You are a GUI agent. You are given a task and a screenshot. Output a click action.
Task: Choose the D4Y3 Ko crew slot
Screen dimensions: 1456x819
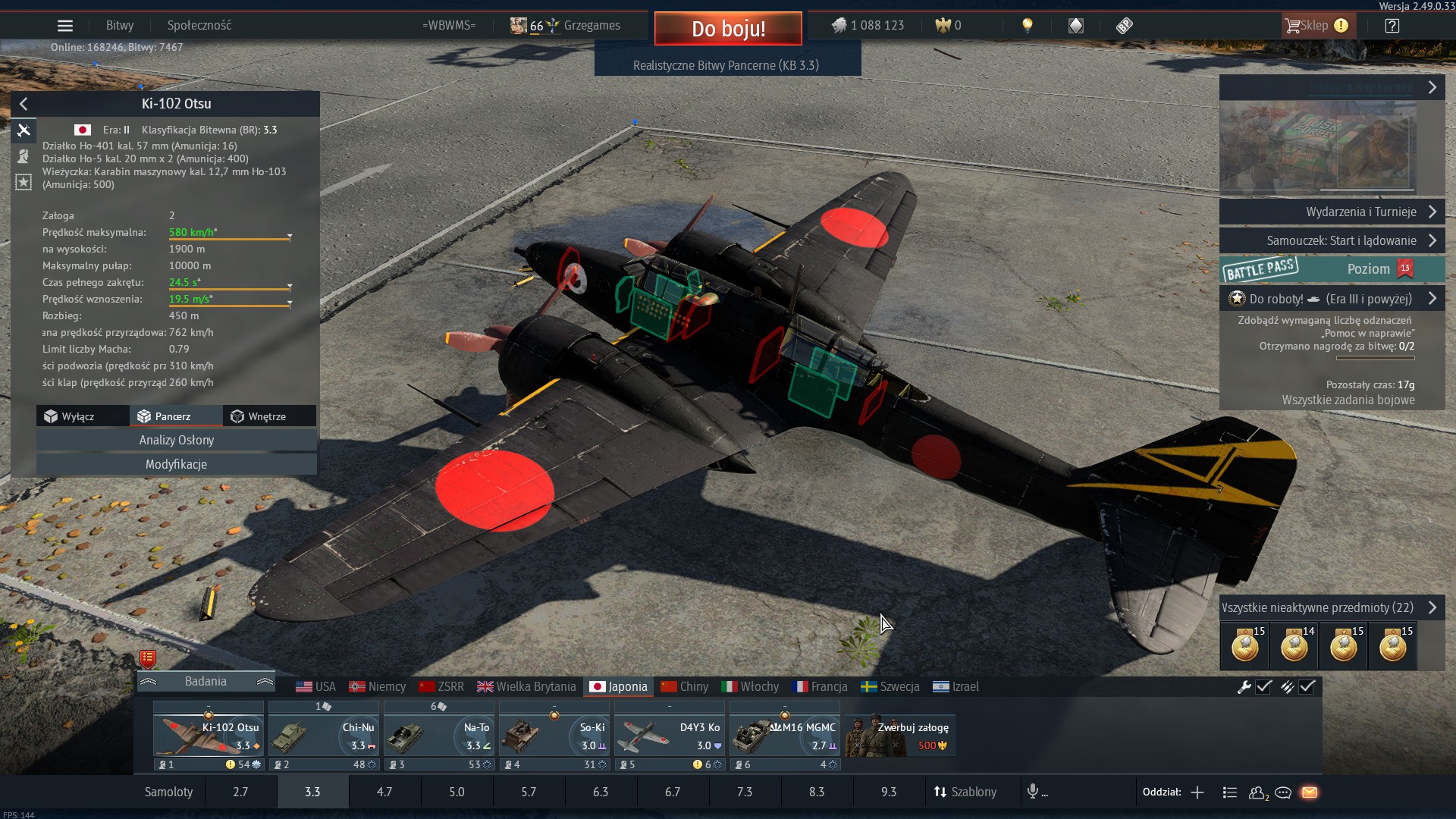click(669, 736)
